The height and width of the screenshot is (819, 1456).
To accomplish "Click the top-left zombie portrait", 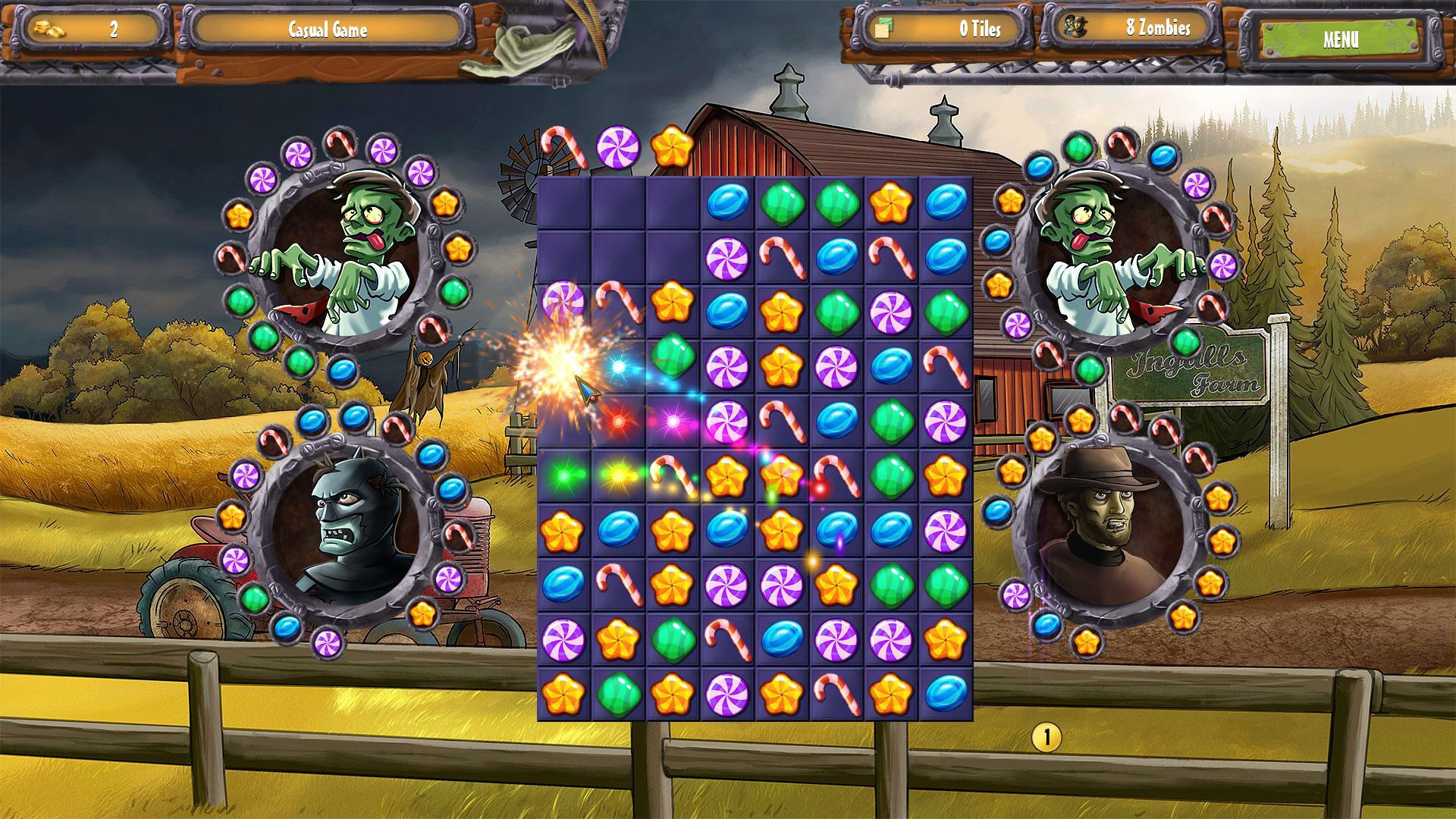I will (345, 250).
